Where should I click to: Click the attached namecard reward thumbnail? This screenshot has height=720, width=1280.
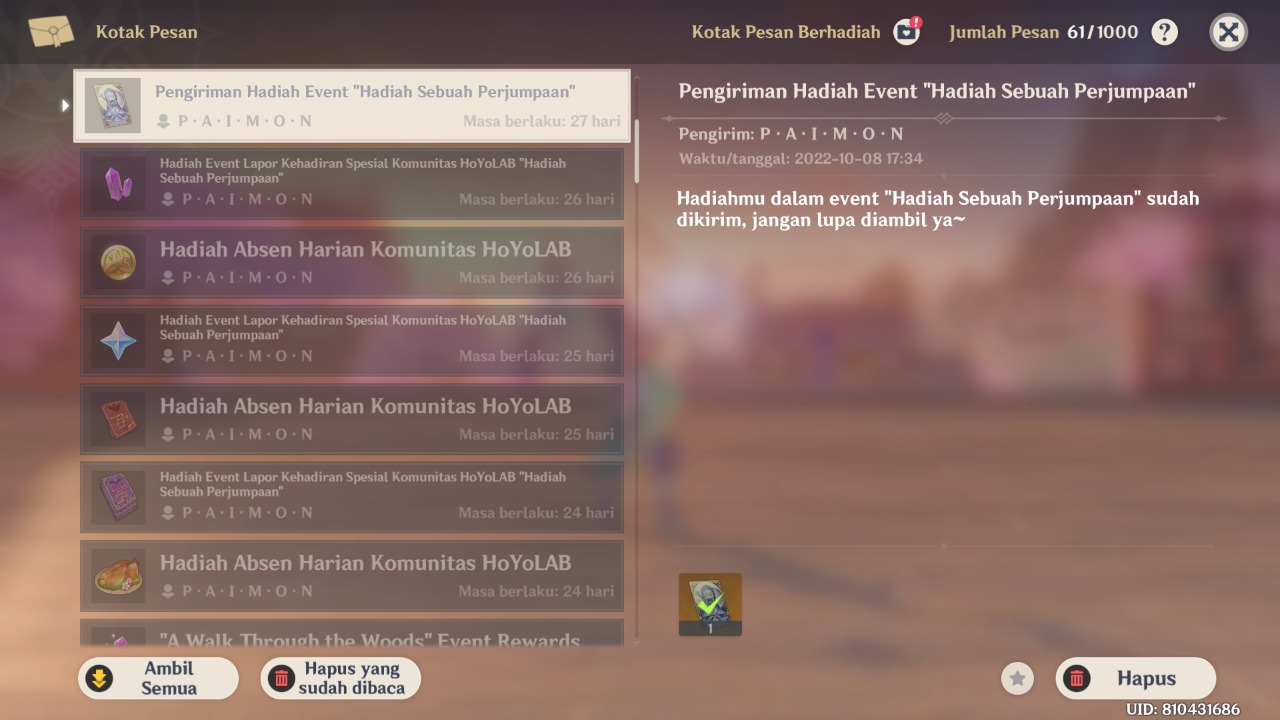[710, 604]
